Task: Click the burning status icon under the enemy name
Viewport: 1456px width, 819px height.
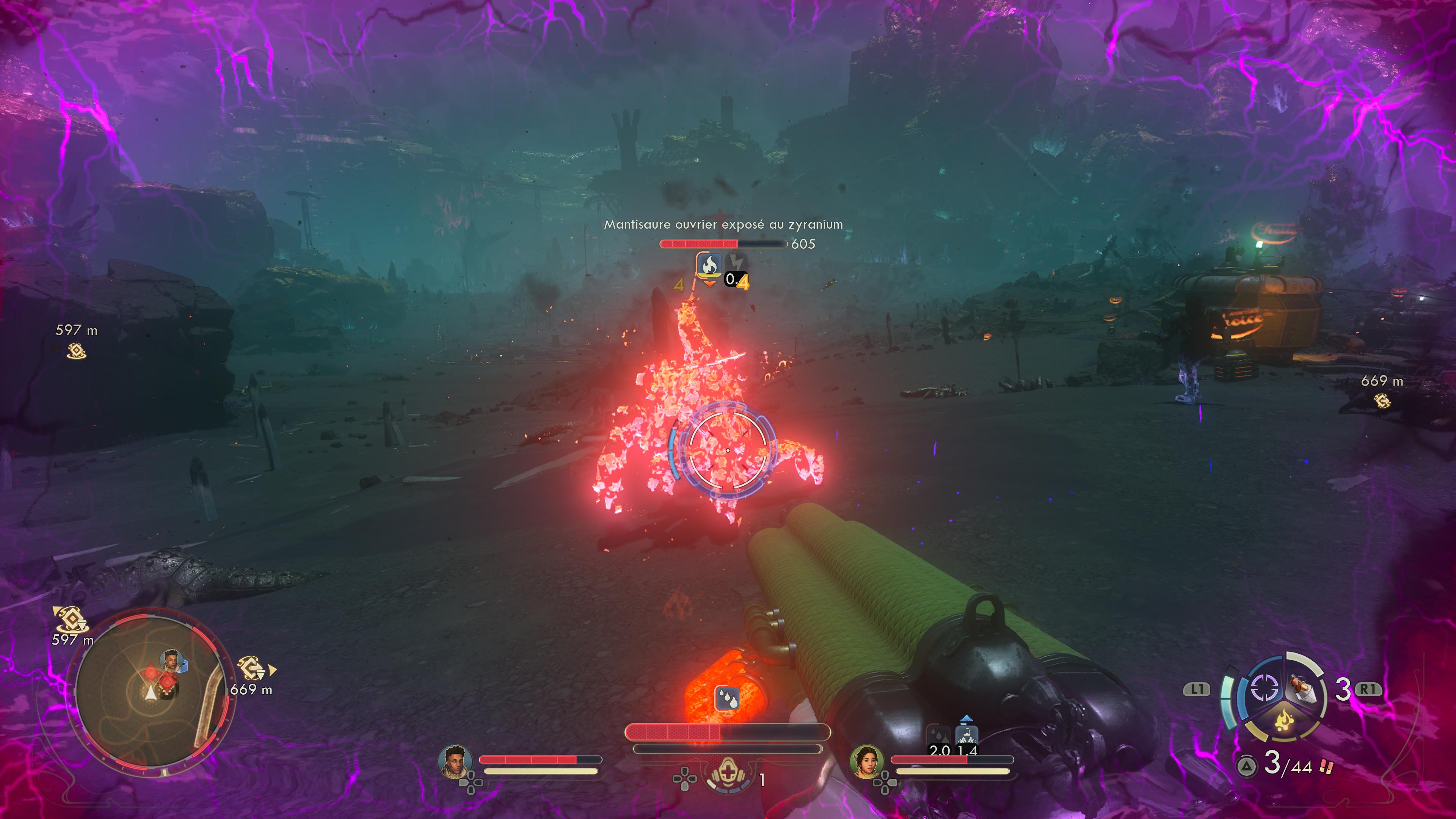Action: tap(709, 265)
